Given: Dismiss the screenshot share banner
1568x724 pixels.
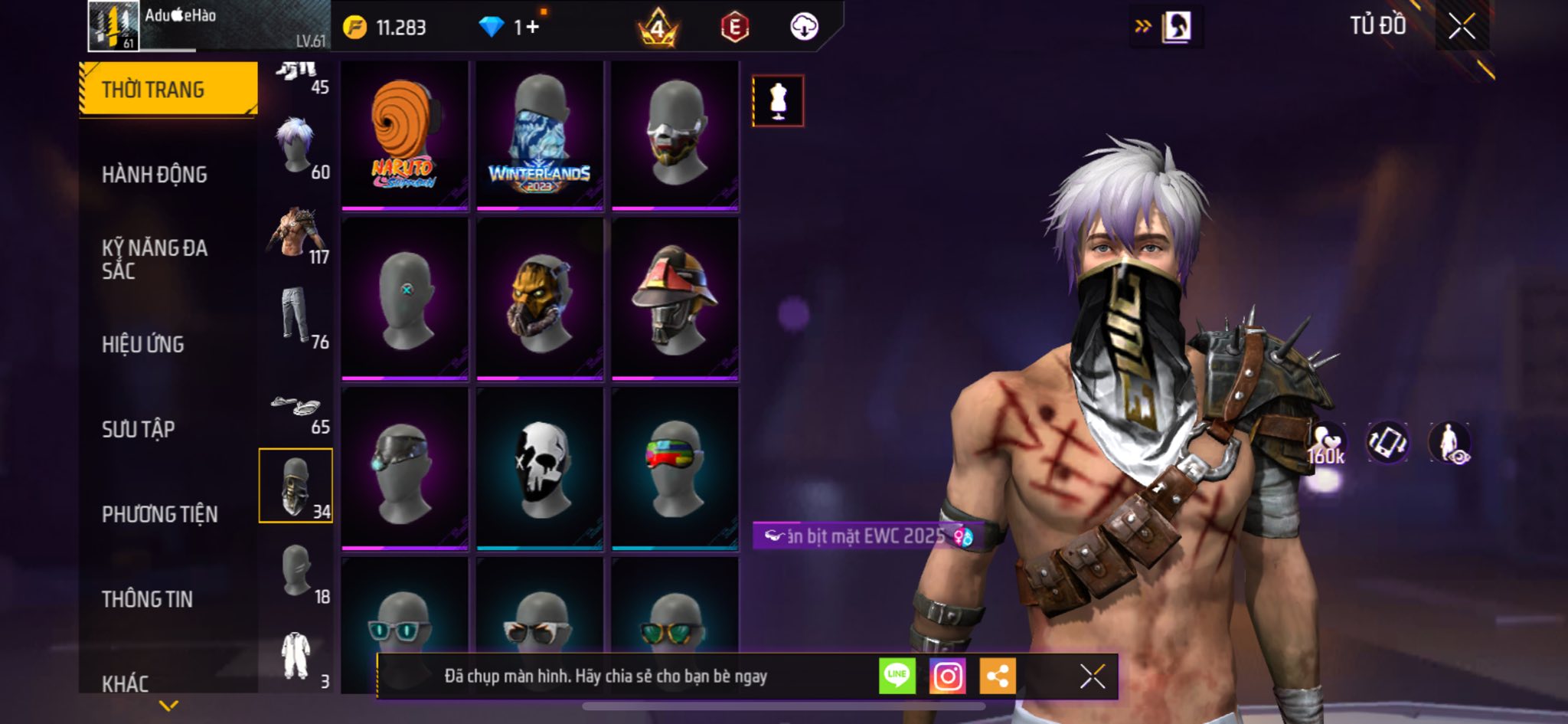Looking at the screenshot, I should tap(1092, 676).
